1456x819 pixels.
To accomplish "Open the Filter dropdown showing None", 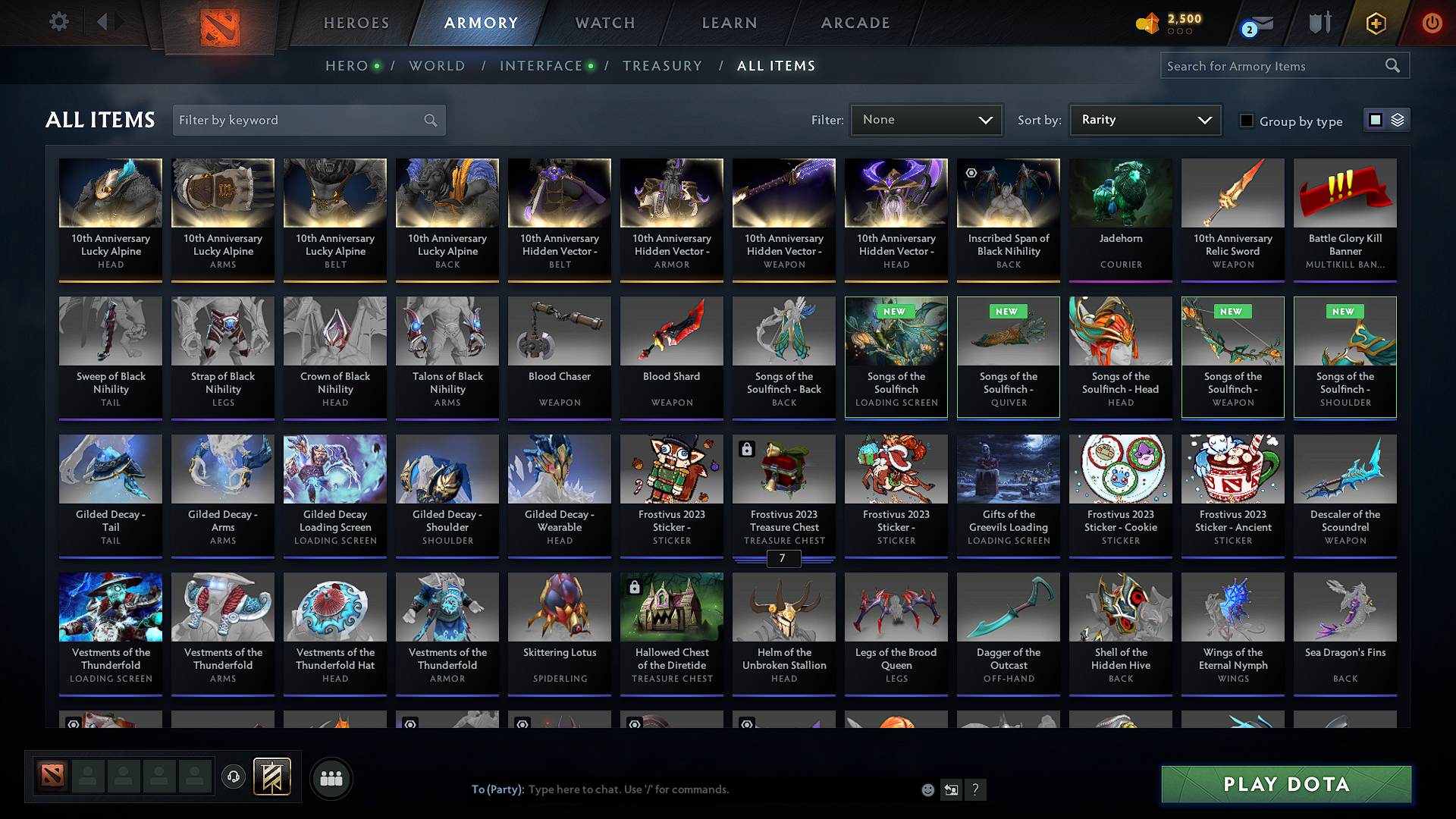I will 926,119.
